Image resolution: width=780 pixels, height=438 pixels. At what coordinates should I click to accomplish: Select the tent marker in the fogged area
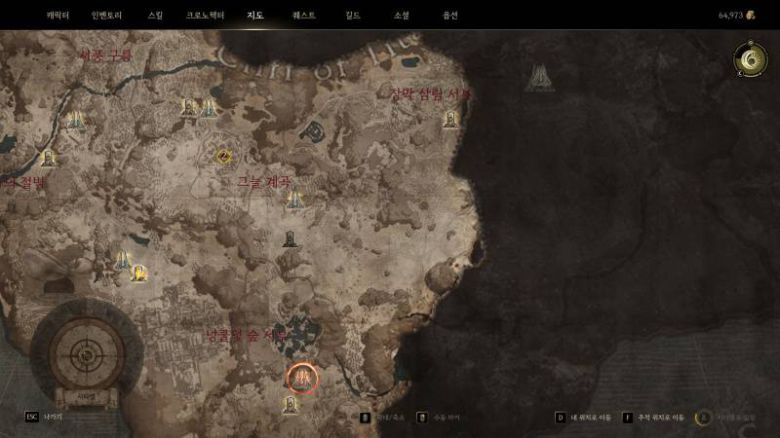pyautogui.click(x=540, y=78)
